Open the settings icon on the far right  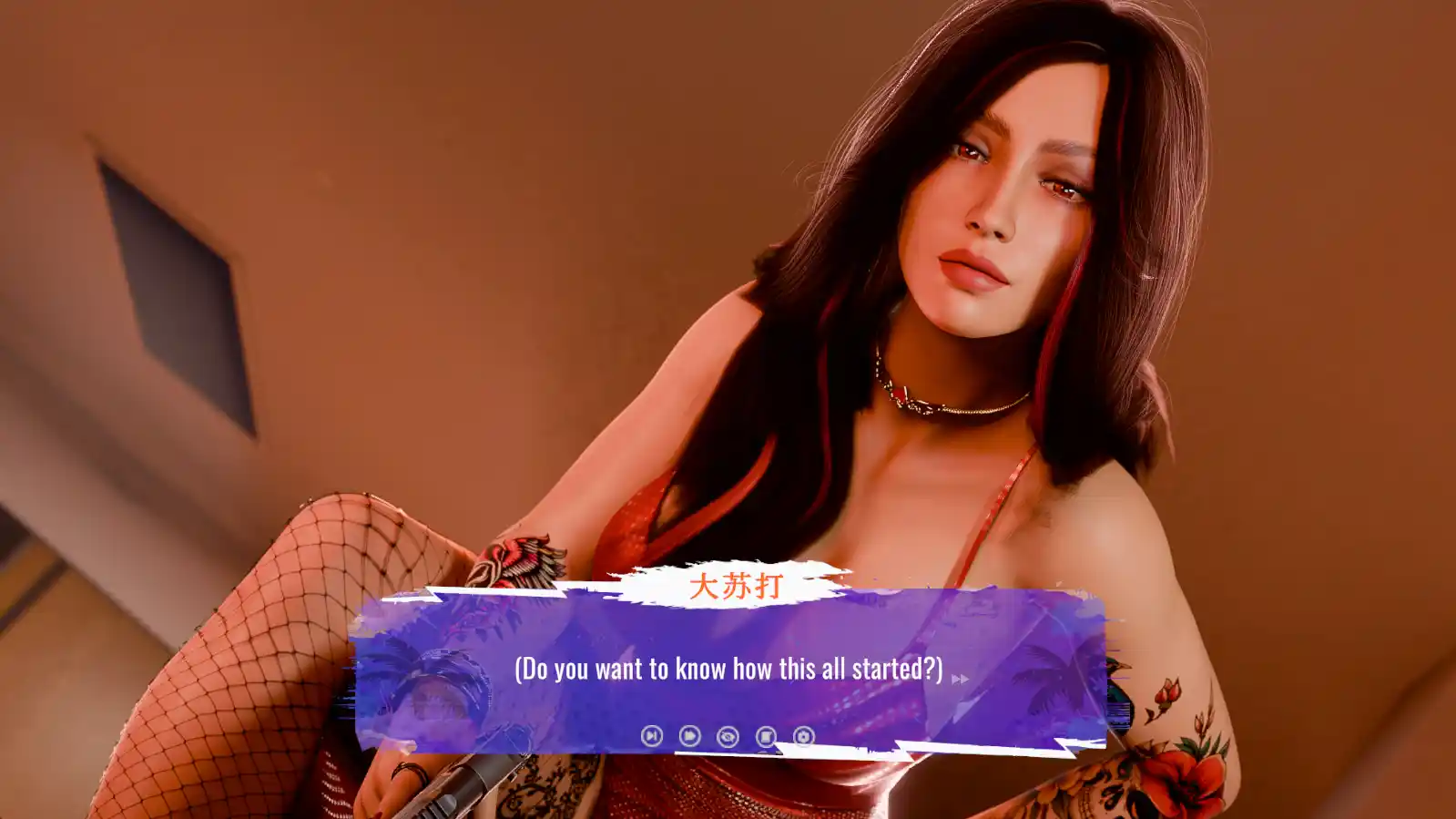tap(804, 735)
